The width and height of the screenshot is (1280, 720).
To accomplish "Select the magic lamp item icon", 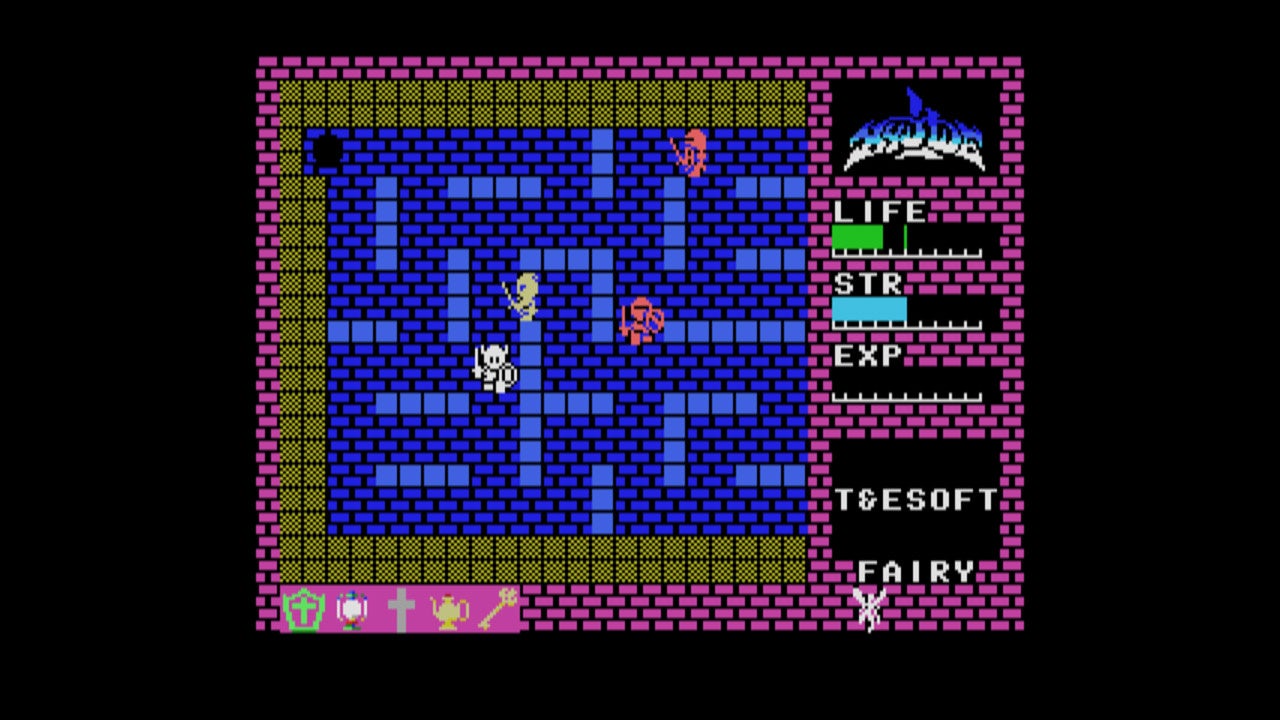I will pos(450,608).
